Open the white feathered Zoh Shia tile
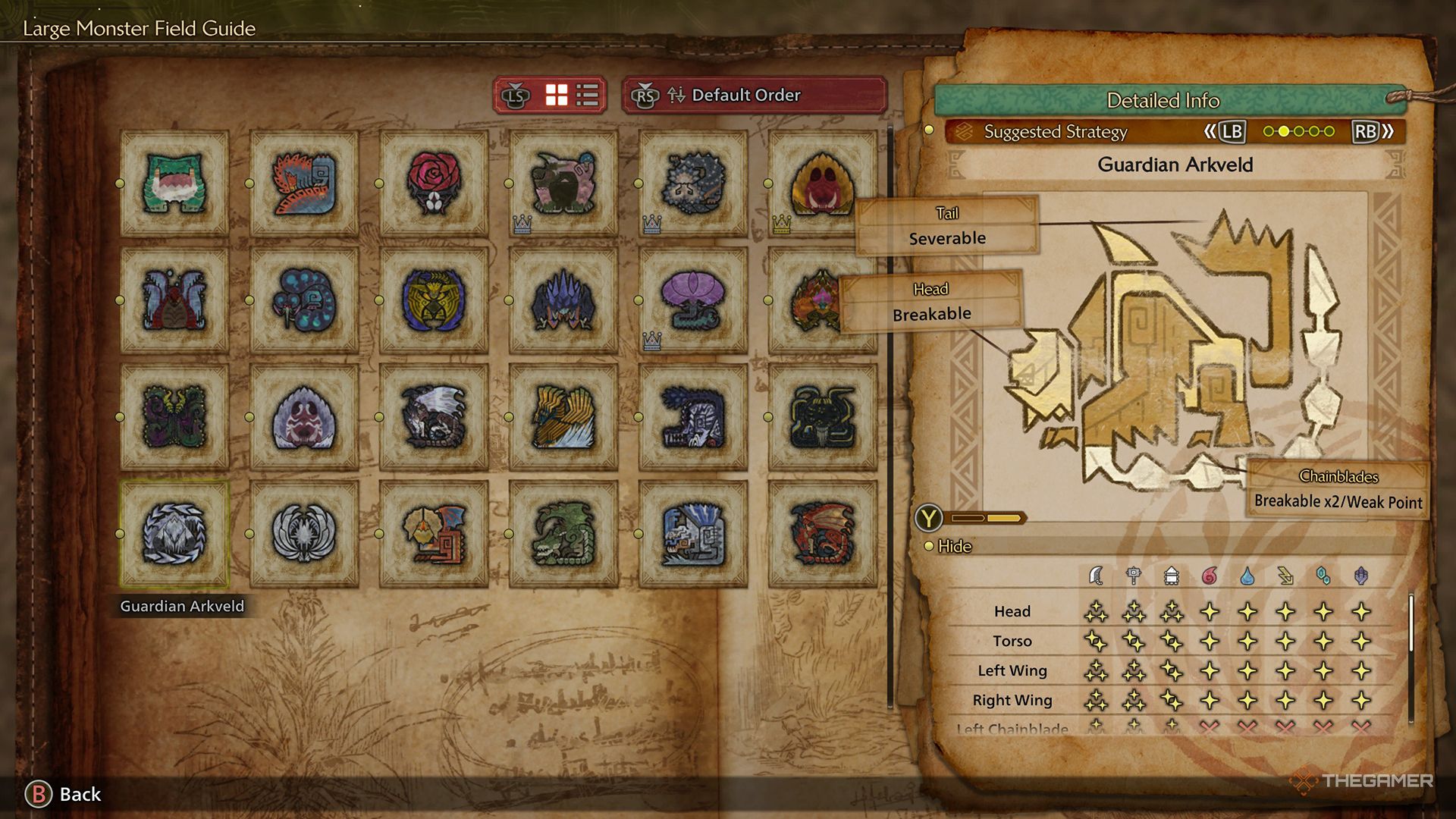 click(304, 534)
